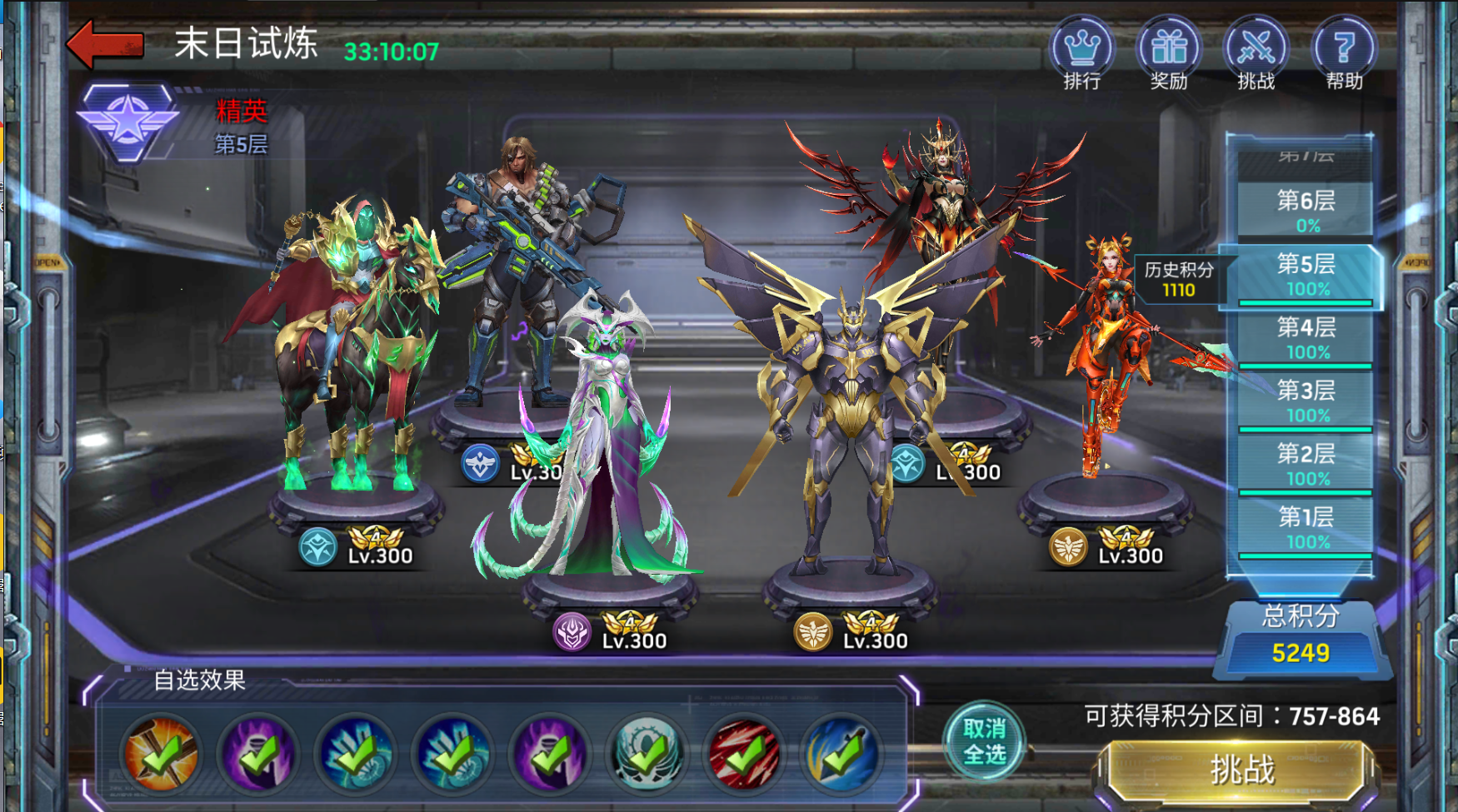
Task: Show the 帮助 help information
Action: (1343, 52)
